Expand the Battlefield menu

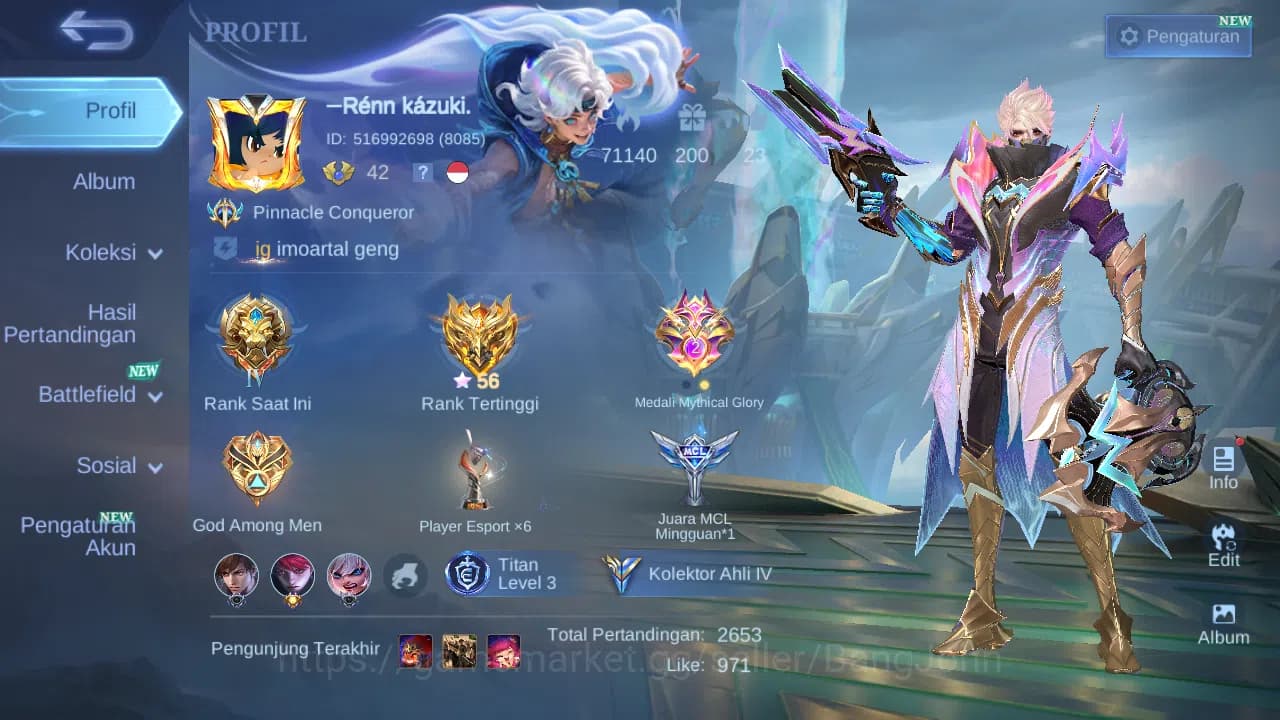(100, 394)
